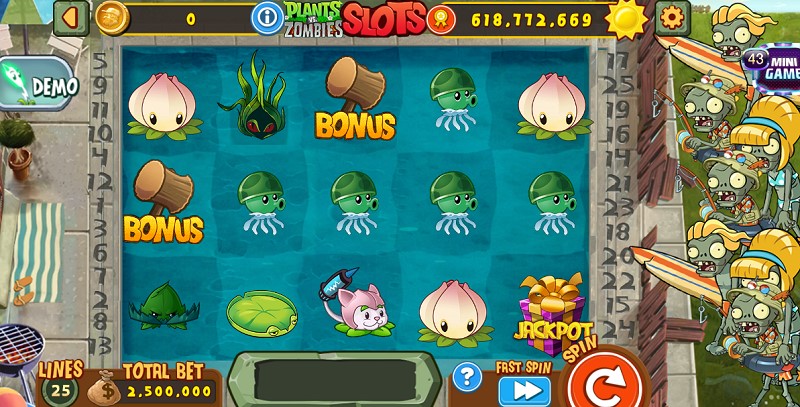Viewport: 800px width, 407px height.
Task: Go back with the orange arrow button
Action: click(x=70, y=17)
